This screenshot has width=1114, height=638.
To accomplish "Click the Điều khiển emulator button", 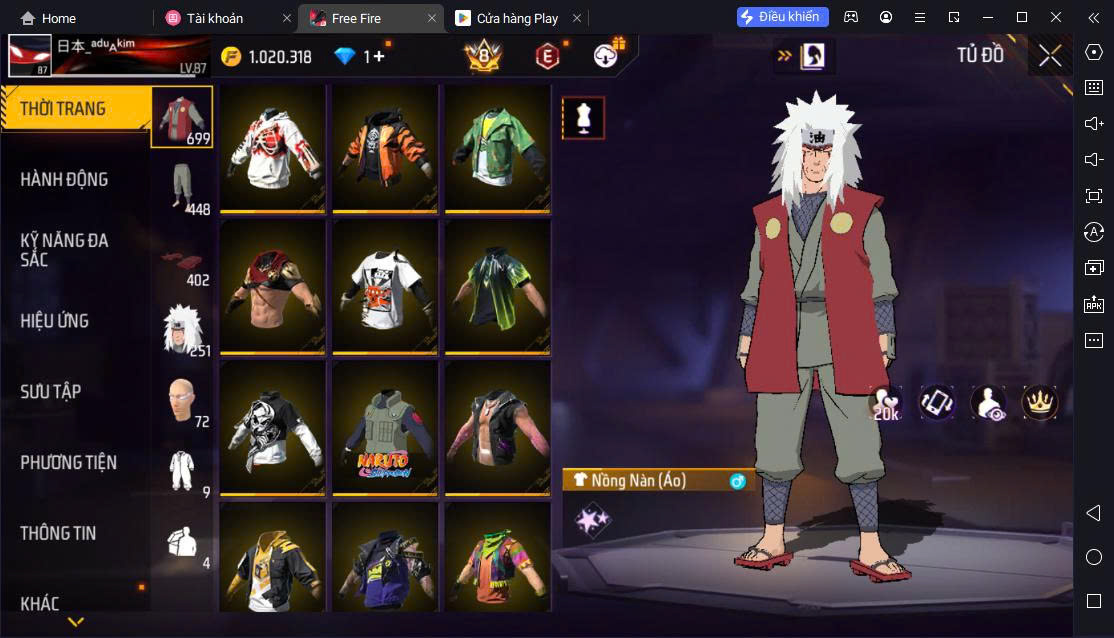I will pyautogui.click(x=782, y=17).
